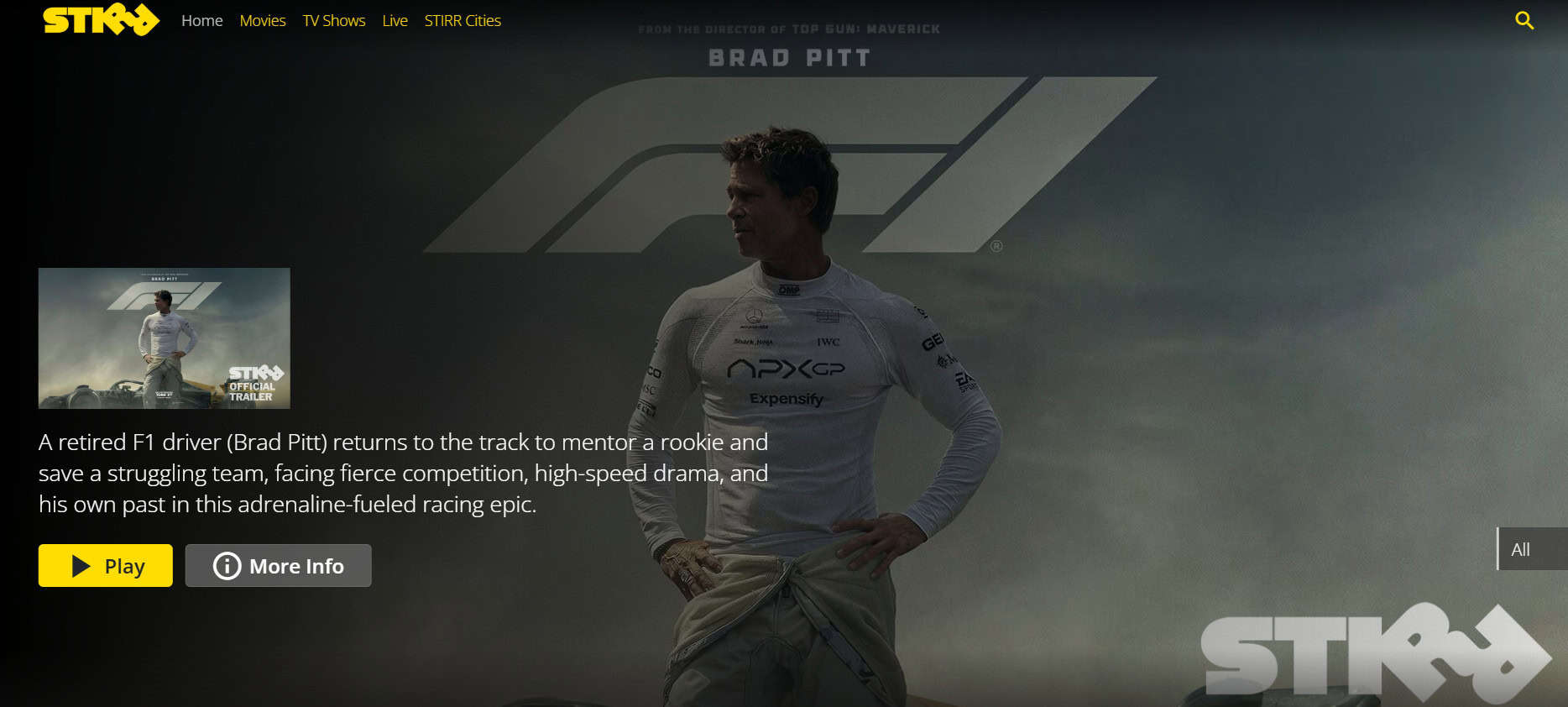This screenshot has width=1568, height=707.
Task: Go to the Home page
Action: pos(202,21)
